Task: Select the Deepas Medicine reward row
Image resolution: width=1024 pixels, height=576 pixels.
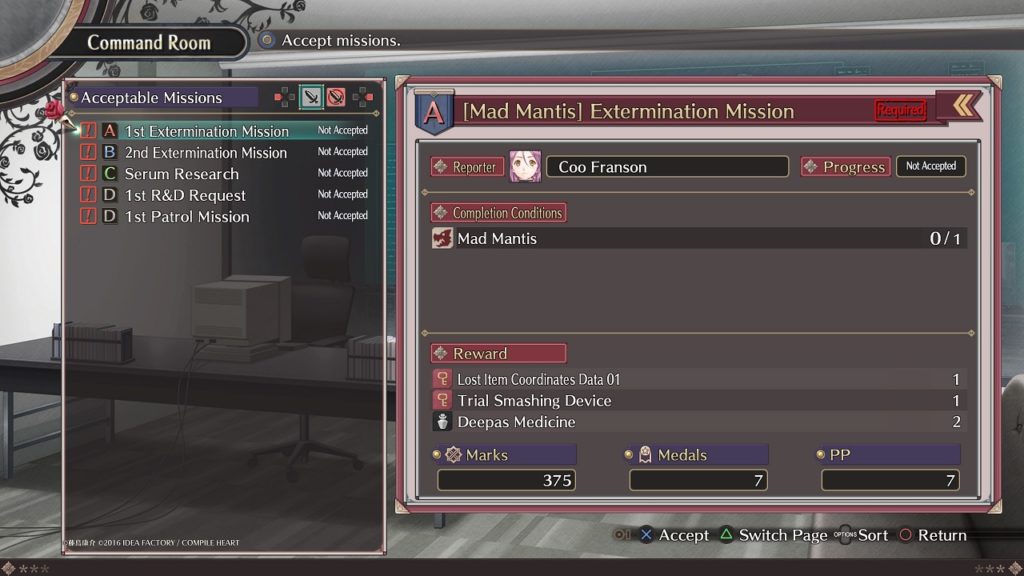Action: tap(516, 422)
